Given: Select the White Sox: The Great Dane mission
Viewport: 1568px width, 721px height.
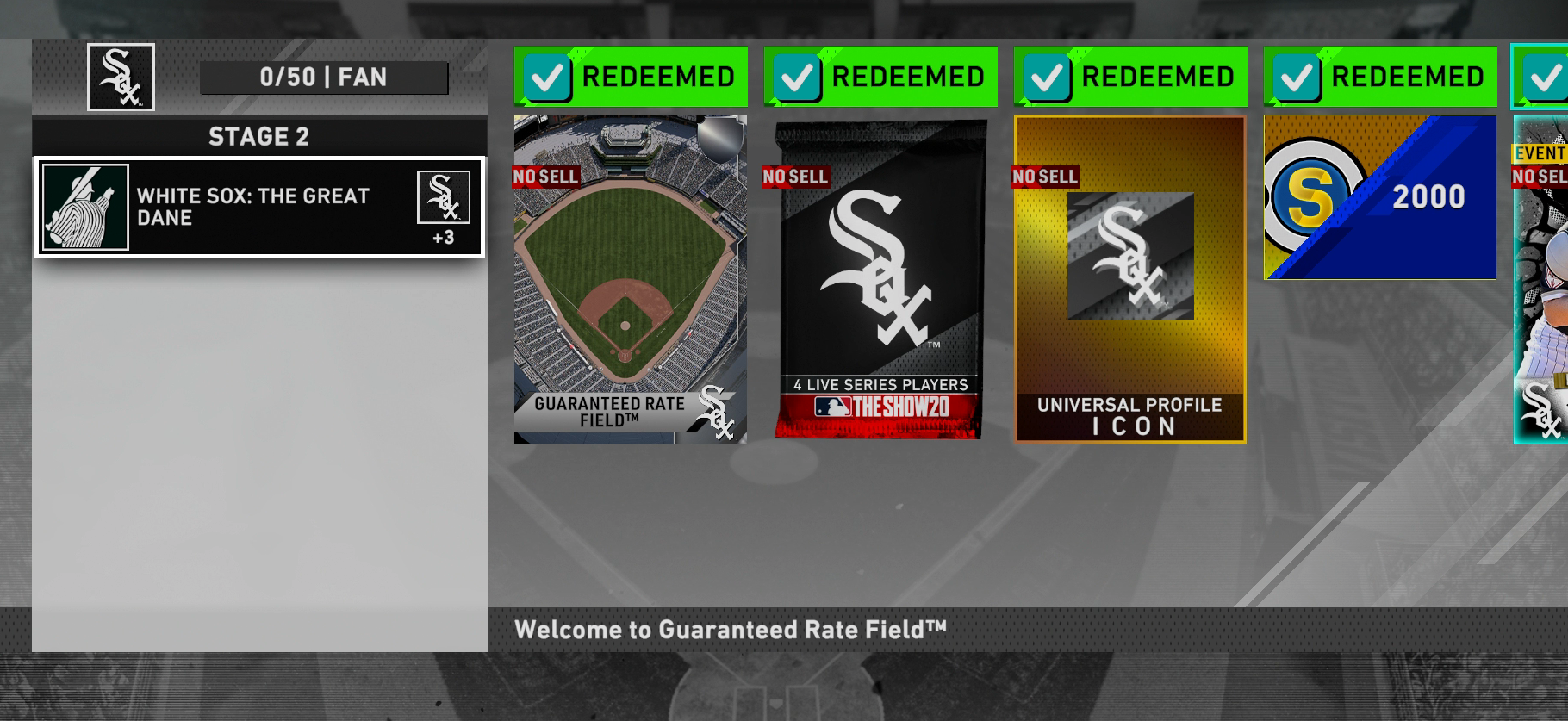Looking at the screenshot, I should click(259, 208).
